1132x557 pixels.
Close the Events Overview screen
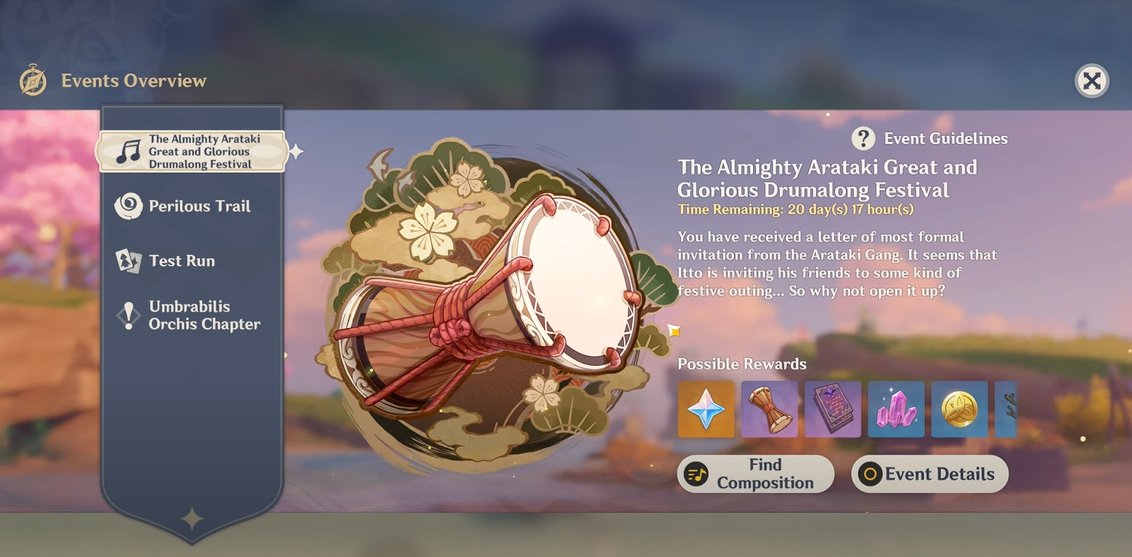[1091, 81]
